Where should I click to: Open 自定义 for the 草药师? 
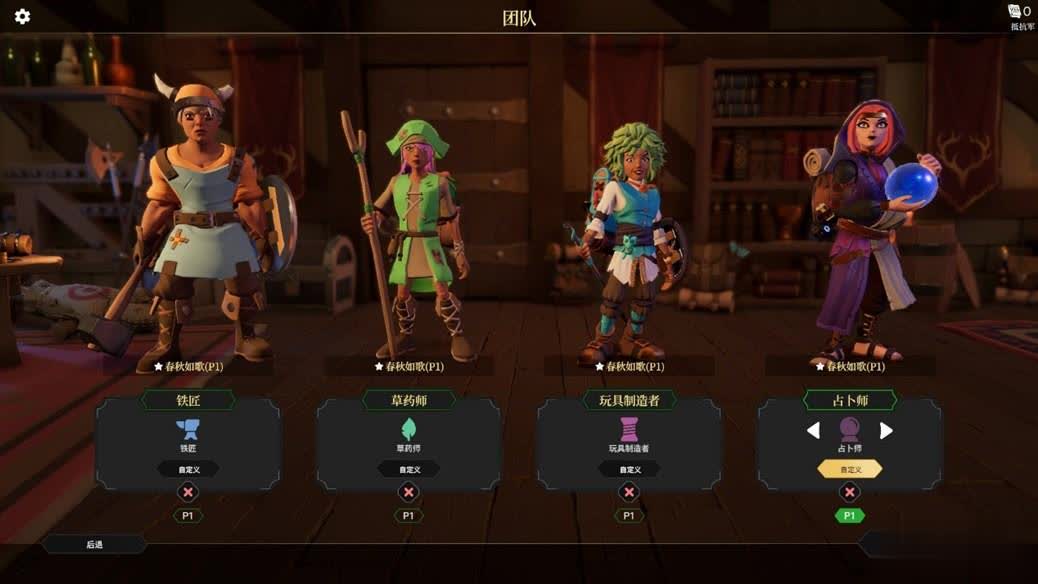click(x=409, y=469)
